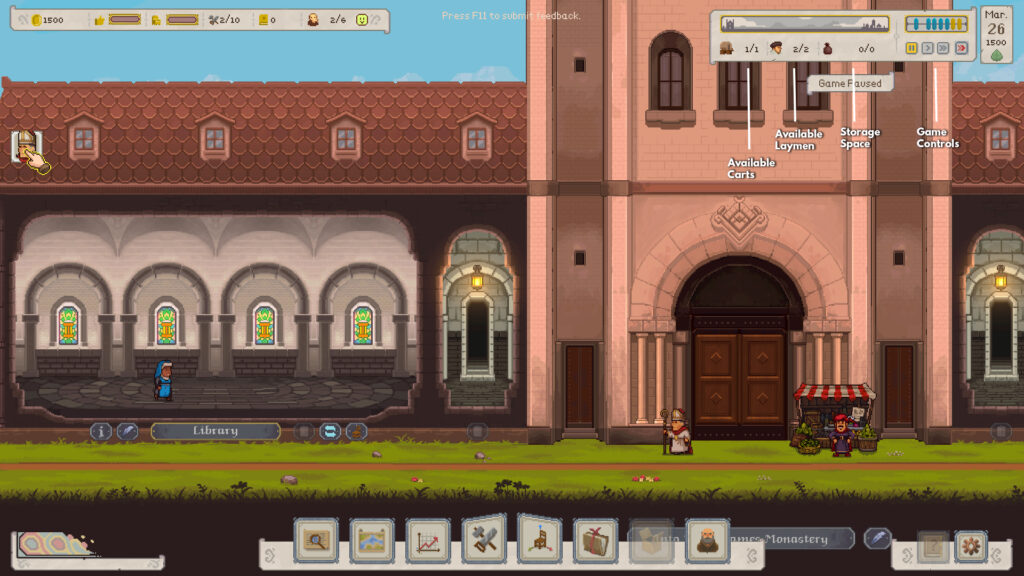Click the tutorial pointing hand icon
1024x576 pixels.
pyautogui.click(x=30, y=152)
